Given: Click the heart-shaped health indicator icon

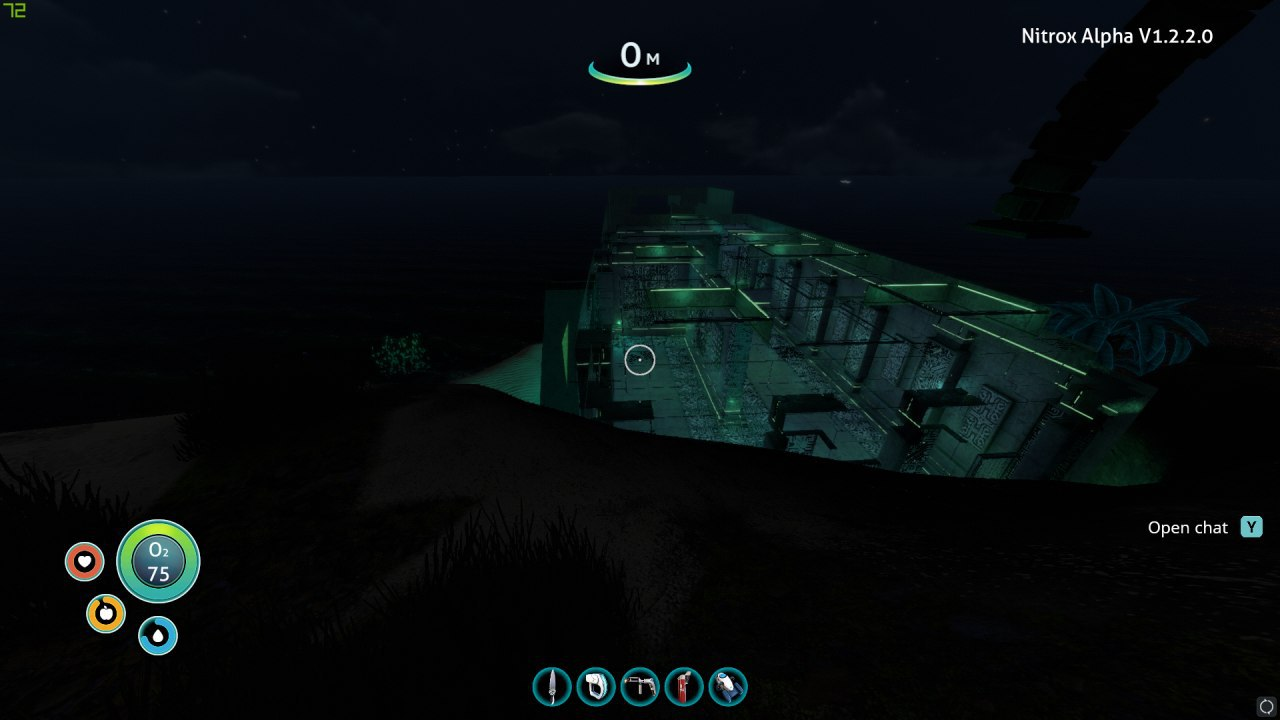Looking at the screenshot, I should 84,562.
